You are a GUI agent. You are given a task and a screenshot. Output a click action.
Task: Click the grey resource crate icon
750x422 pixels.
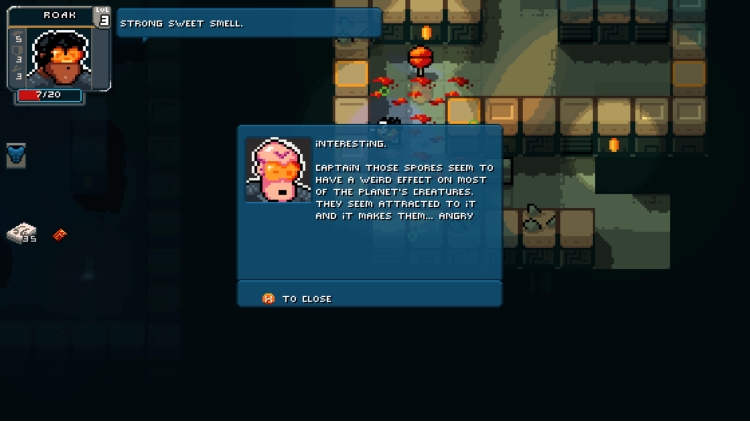[20, 233]
